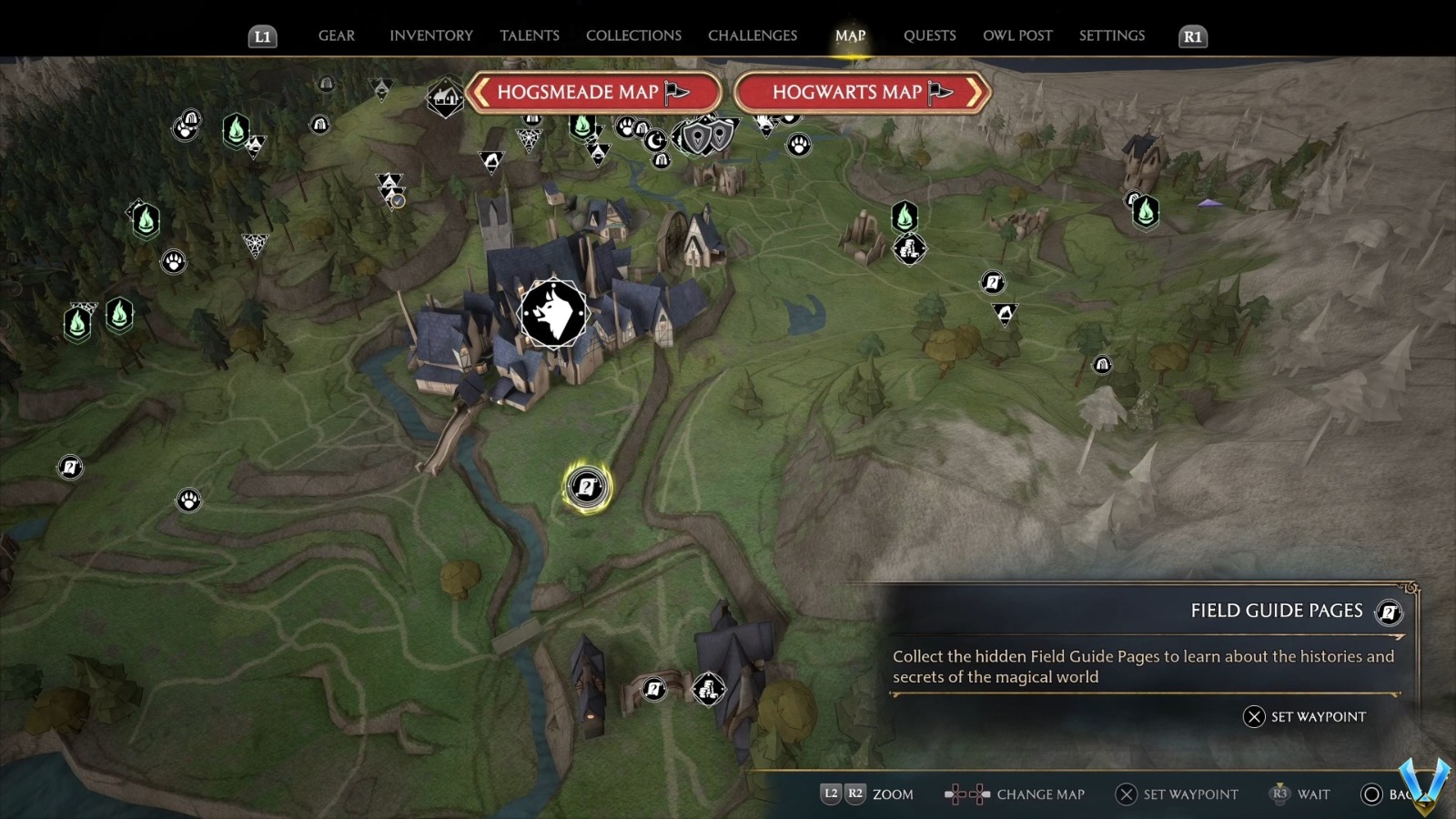Image resolution: width=1456 pixels, height=819 pixels.
Task: Switch to the QUESTS tab
Action: (929, 35)
